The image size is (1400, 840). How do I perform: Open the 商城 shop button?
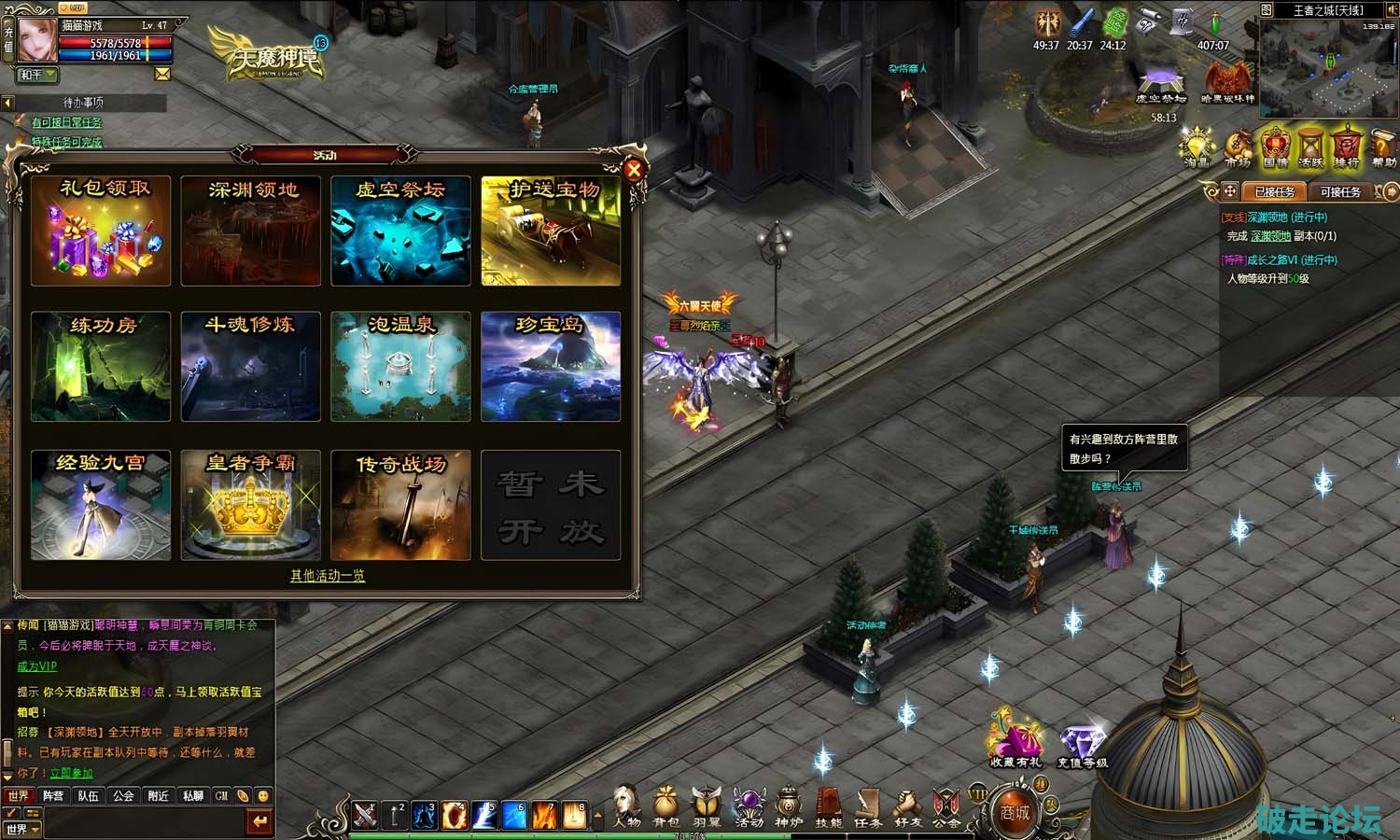pyautogui.click(x=1015, y=811)
